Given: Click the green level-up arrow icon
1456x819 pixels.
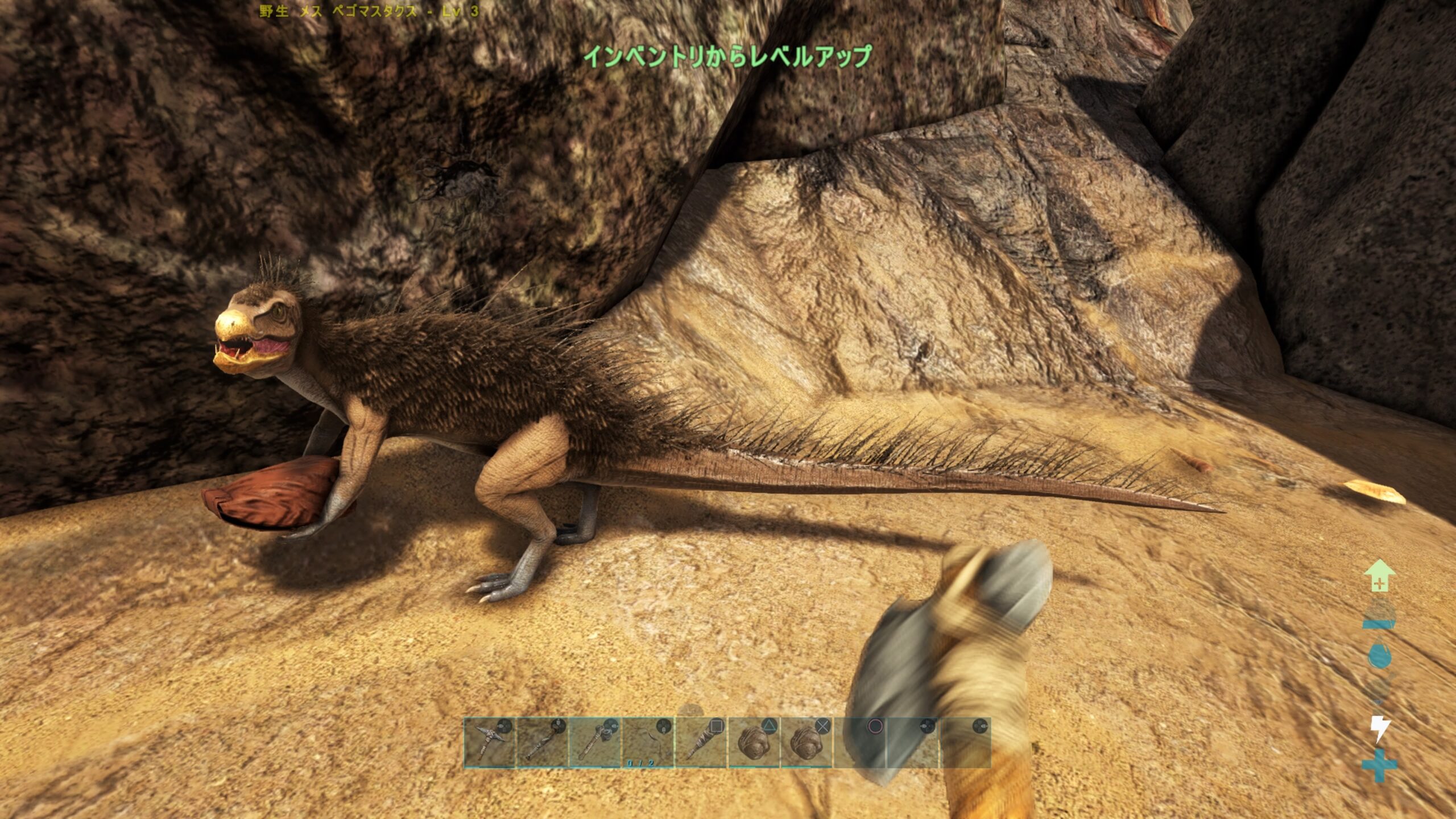Looking at the screenshot, I should pyautogui.click(x=1379, y=576).
